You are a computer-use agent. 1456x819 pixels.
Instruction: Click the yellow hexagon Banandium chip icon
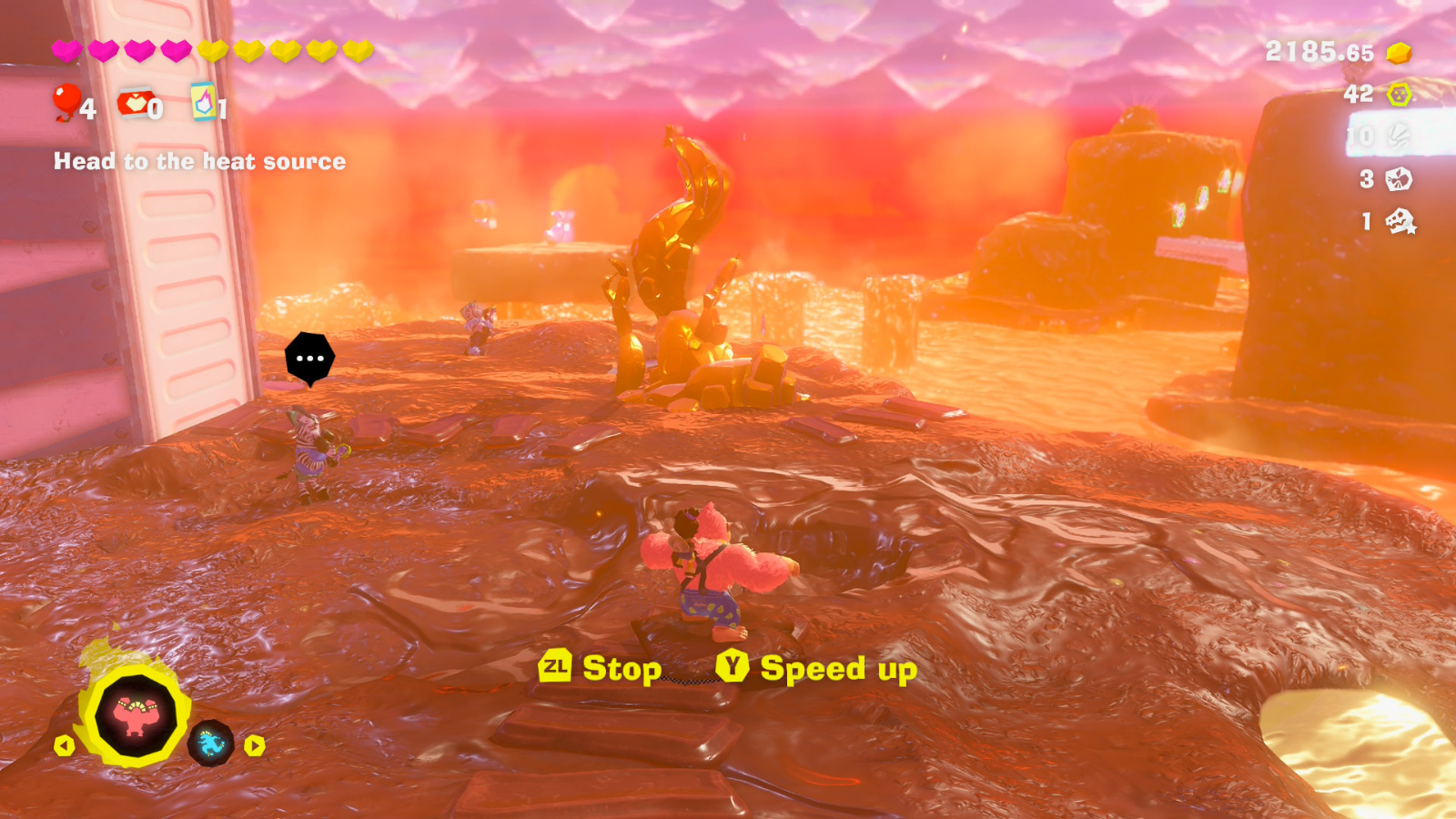[x=1399, y=94]
